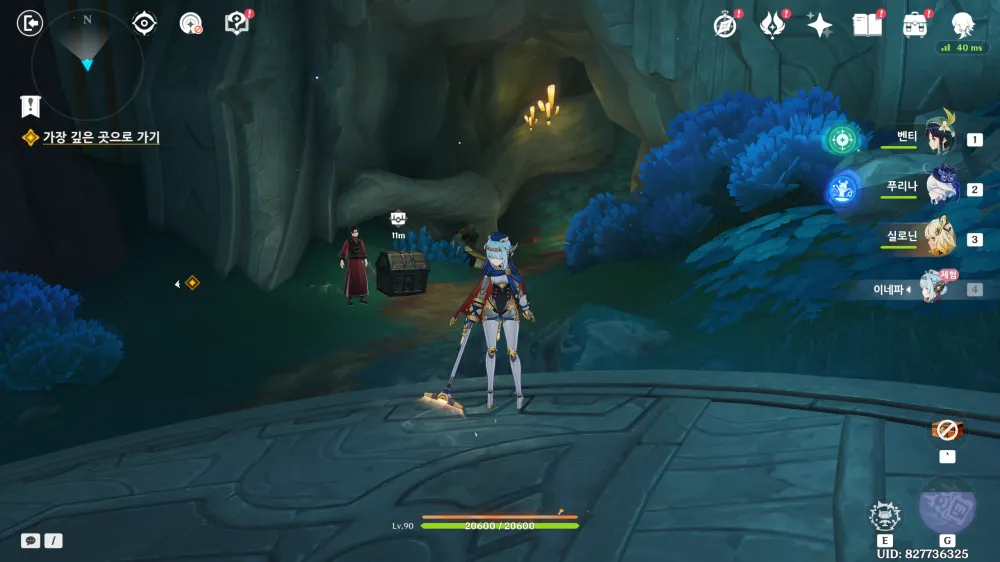The image size is (1000, 562).
Task: Activate the elemental skill icon
Action: (885, 516)
